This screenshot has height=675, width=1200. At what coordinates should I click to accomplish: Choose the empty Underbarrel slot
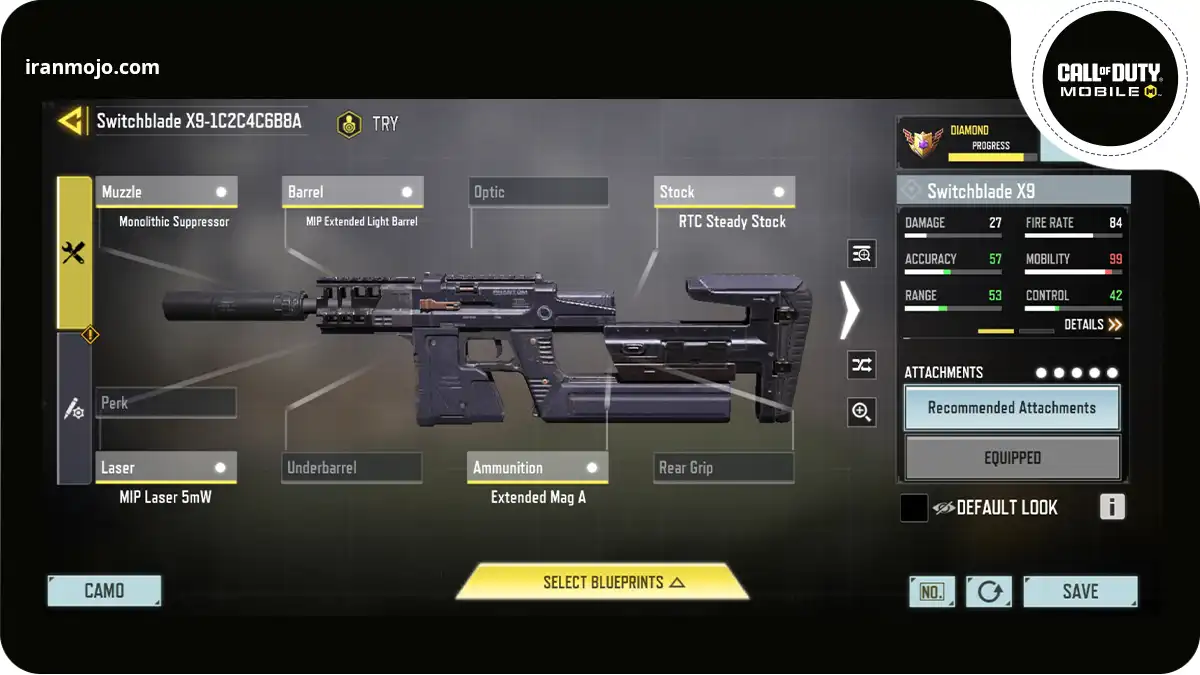tap(351, 467)
